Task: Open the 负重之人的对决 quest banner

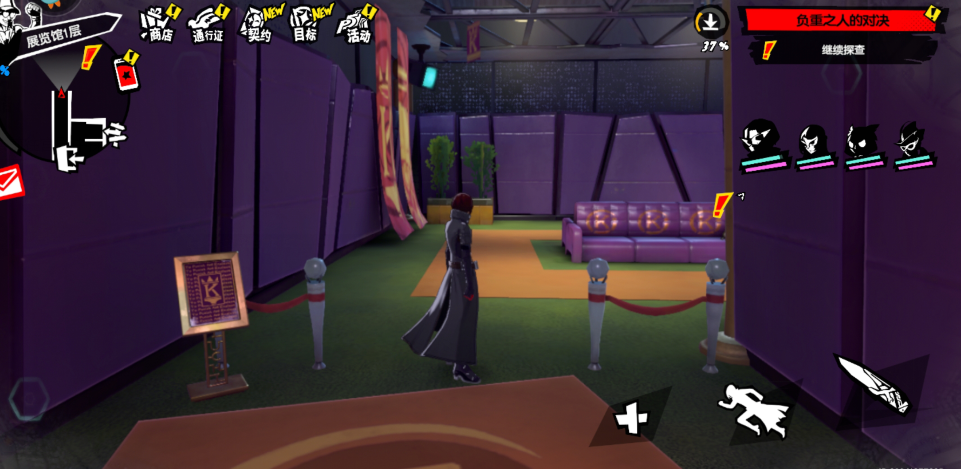Action: pos(840,20)
